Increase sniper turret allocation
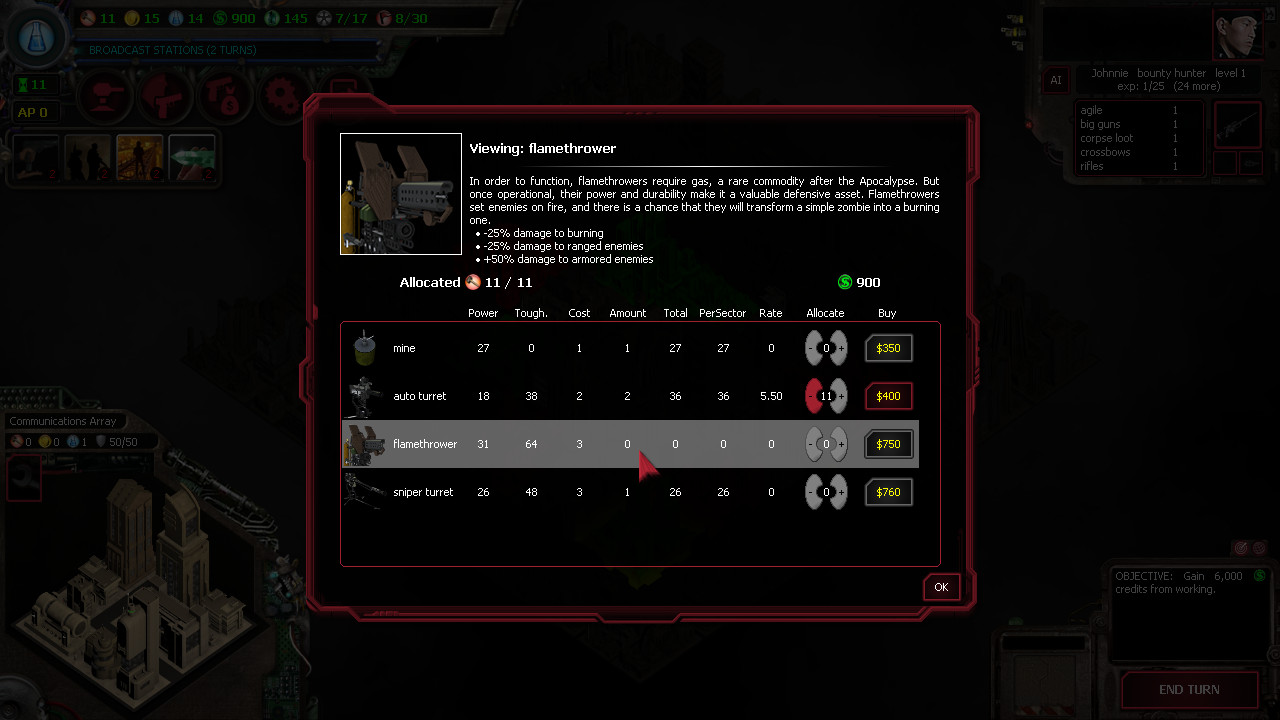The width and height of the screenshot is (1280, 720). [839, 492]
